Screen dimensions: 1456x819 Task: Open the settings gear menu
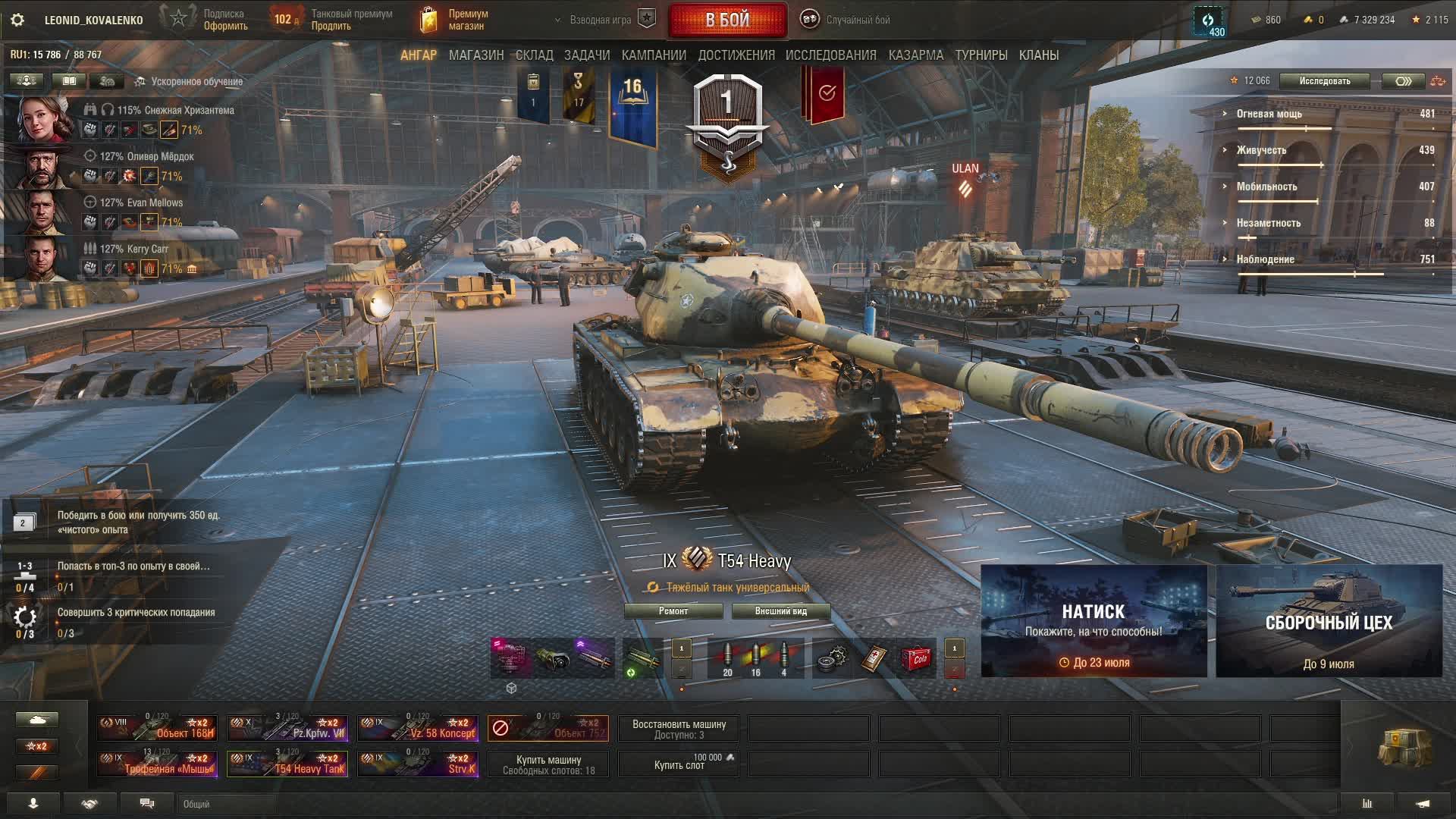pos(17,20)
